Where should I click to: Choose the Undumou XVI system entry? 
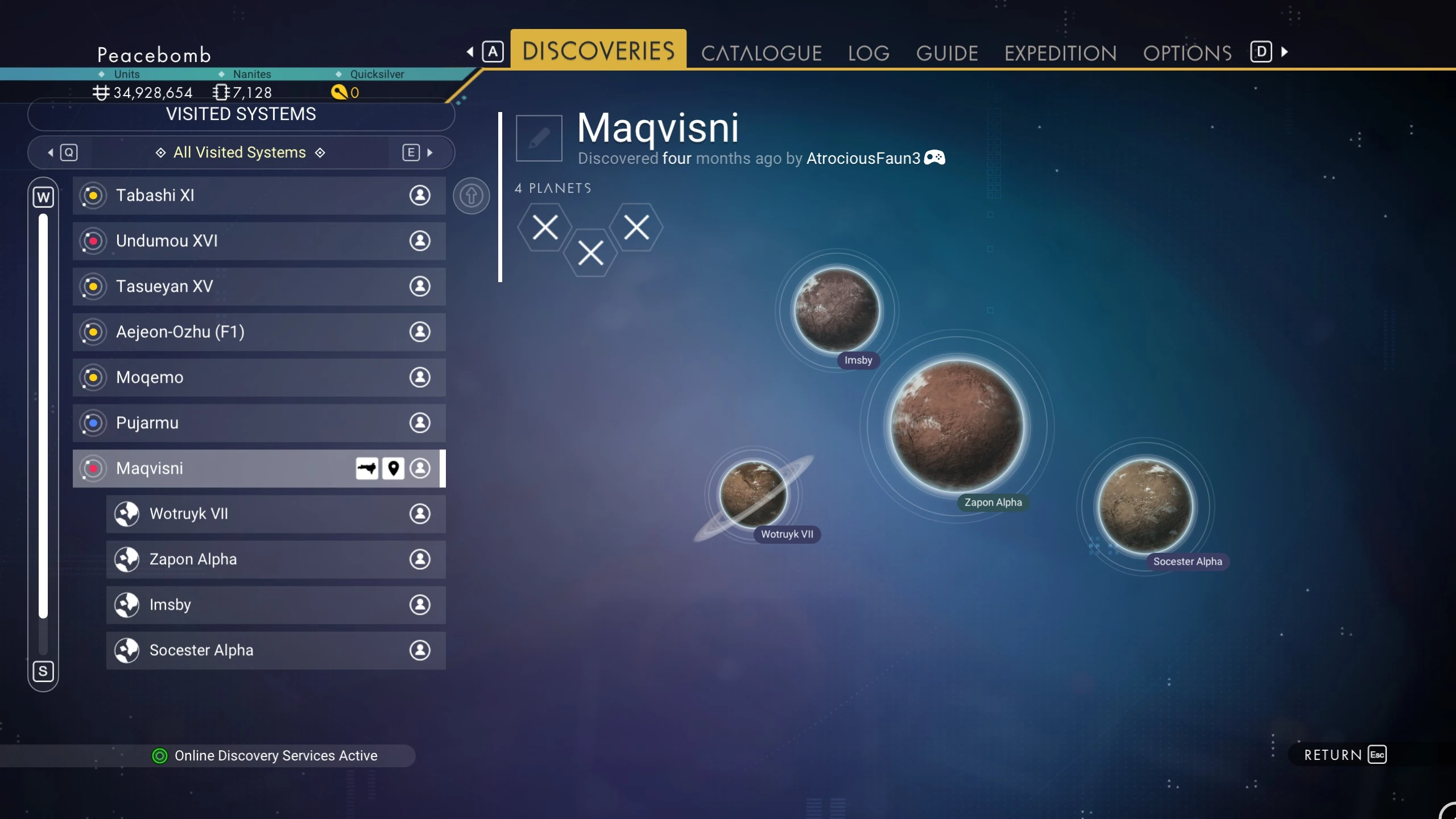259,241
